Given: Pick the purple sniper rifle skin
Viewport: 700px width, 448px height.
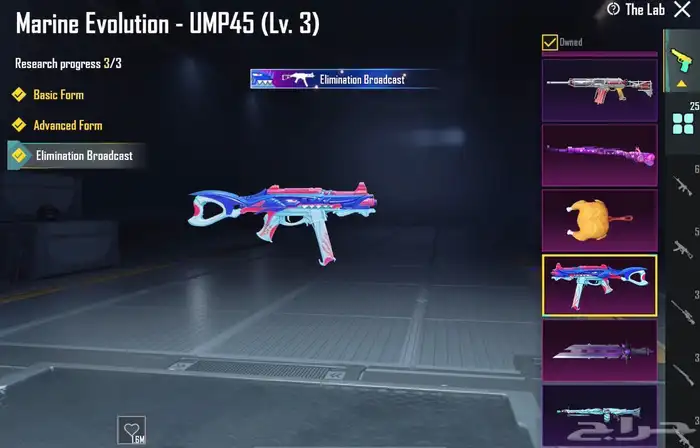Looking at the screenshot, I should click(x=599, y=154).
